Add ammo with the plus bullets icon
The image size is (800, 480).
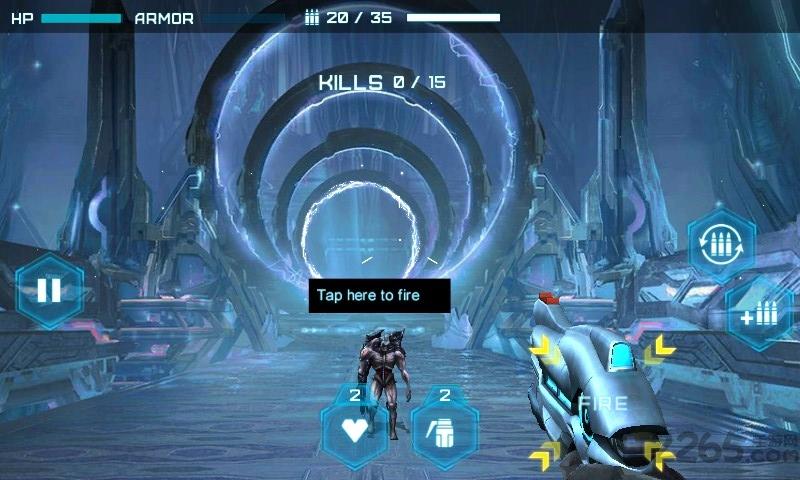759,315
